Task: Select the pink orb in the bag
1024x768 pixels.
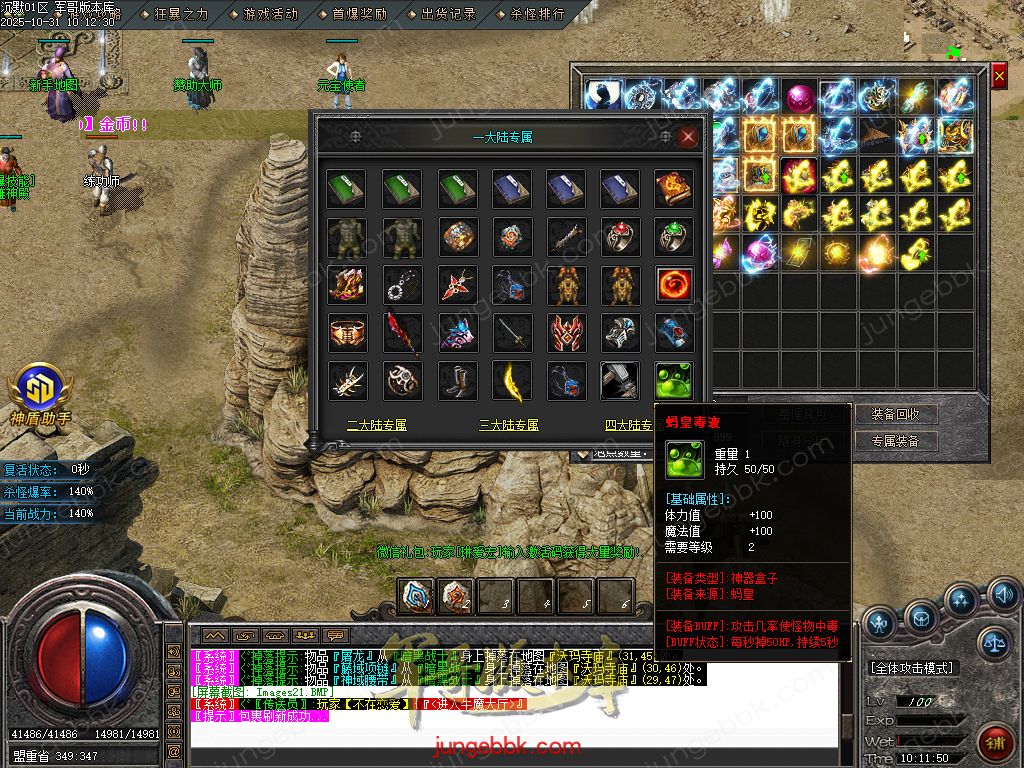Action: point(799,98)
